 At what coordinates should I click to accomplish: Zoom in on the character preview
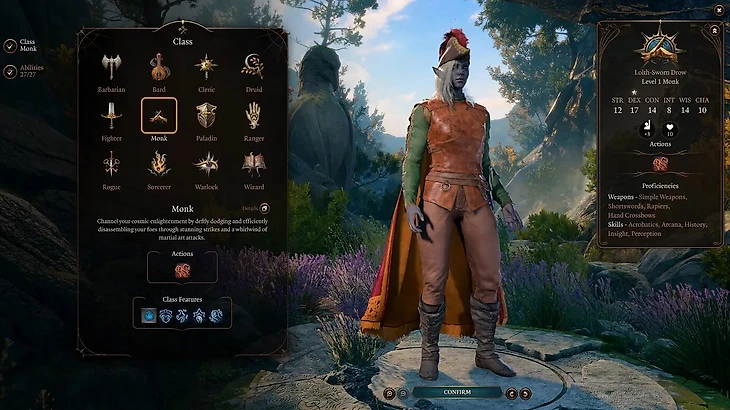click(391, 393)
